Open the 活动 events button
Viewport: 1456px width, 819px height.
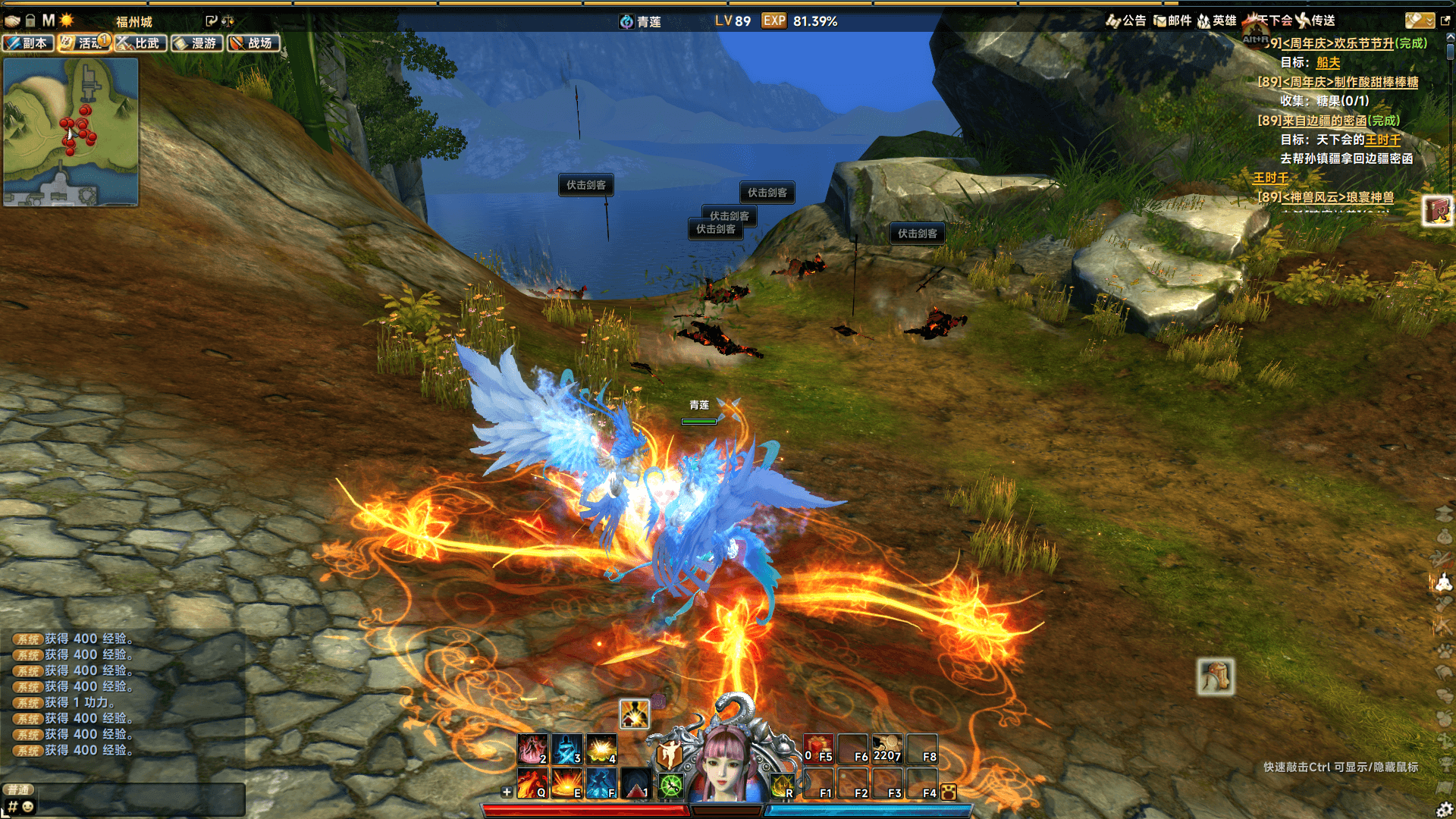[84, 43]
